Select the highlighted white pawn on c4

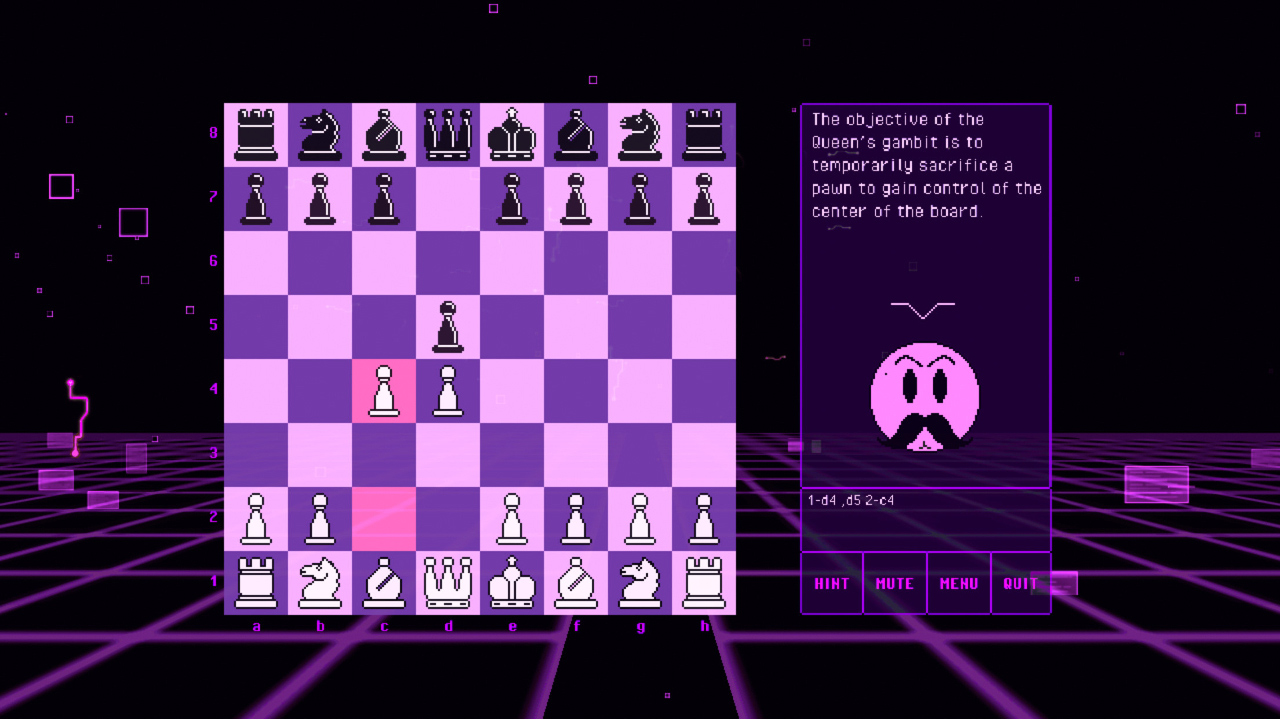[384, 390]
